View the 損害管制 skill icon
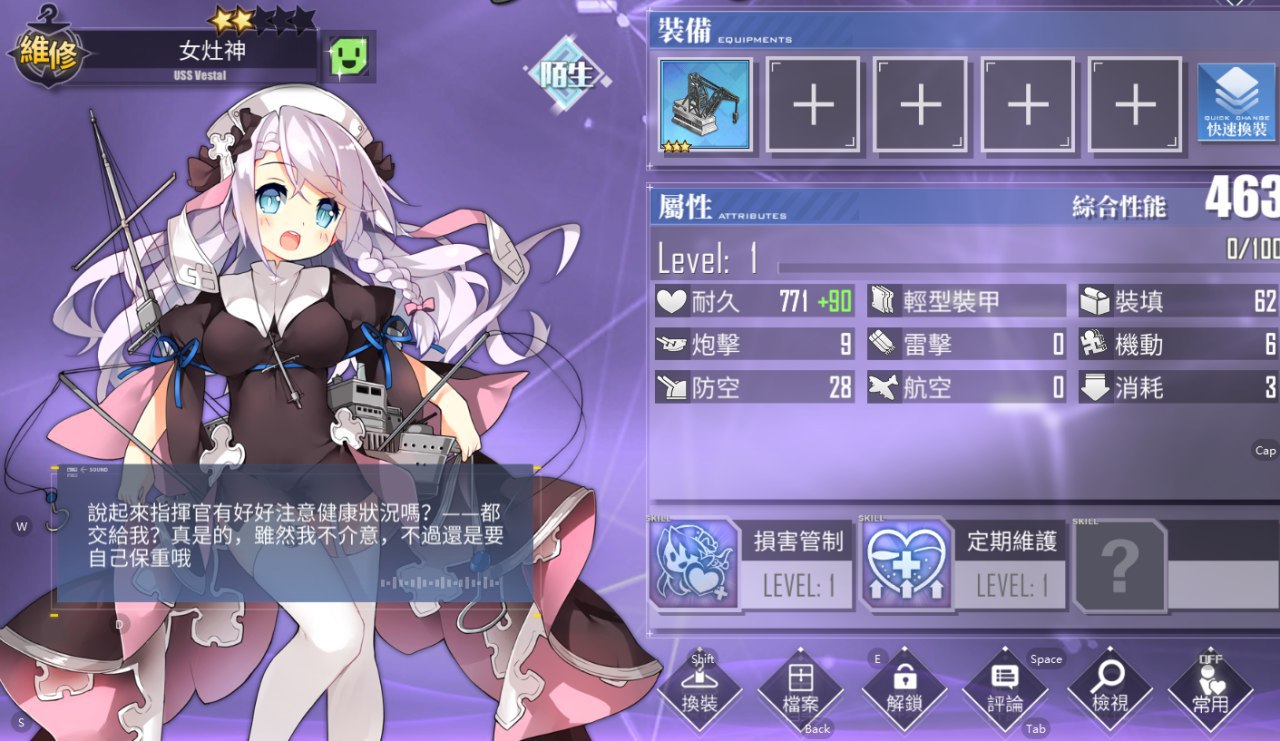The height and width of the screenshot is (741, 1280). [694, 565]
